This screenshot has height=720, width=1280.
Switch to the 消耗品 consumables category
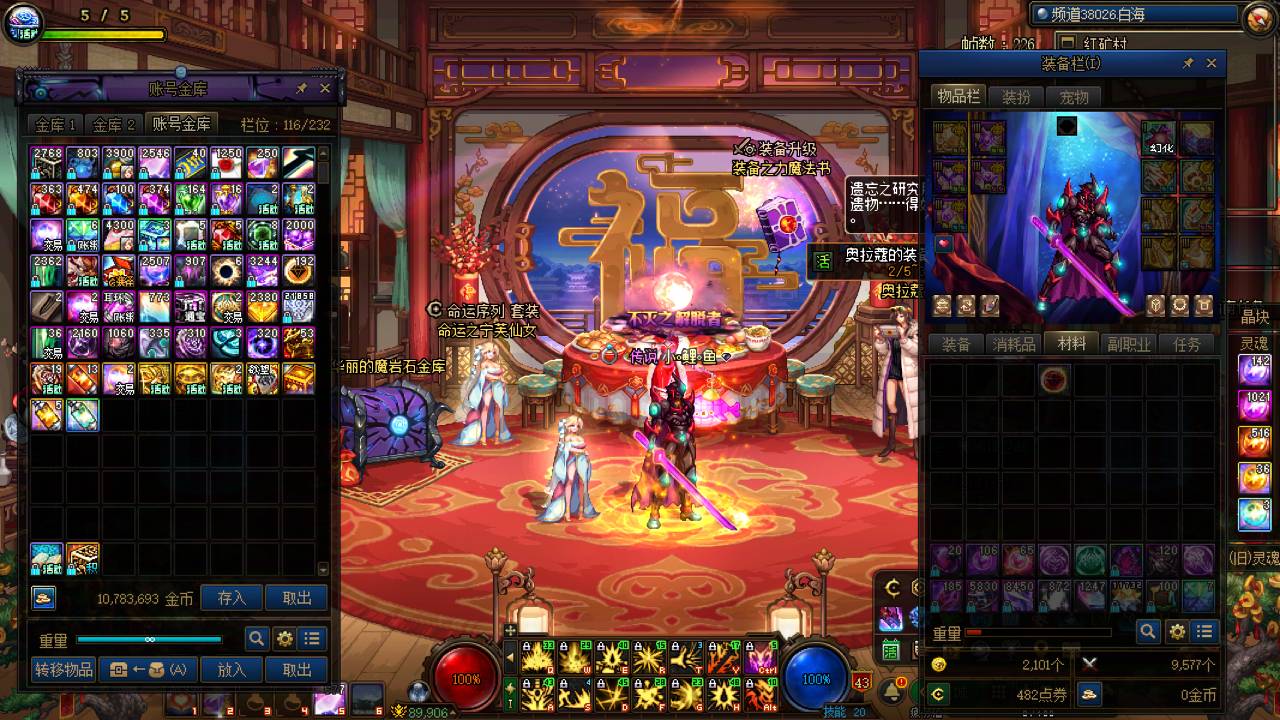[x=1013, y=345]
